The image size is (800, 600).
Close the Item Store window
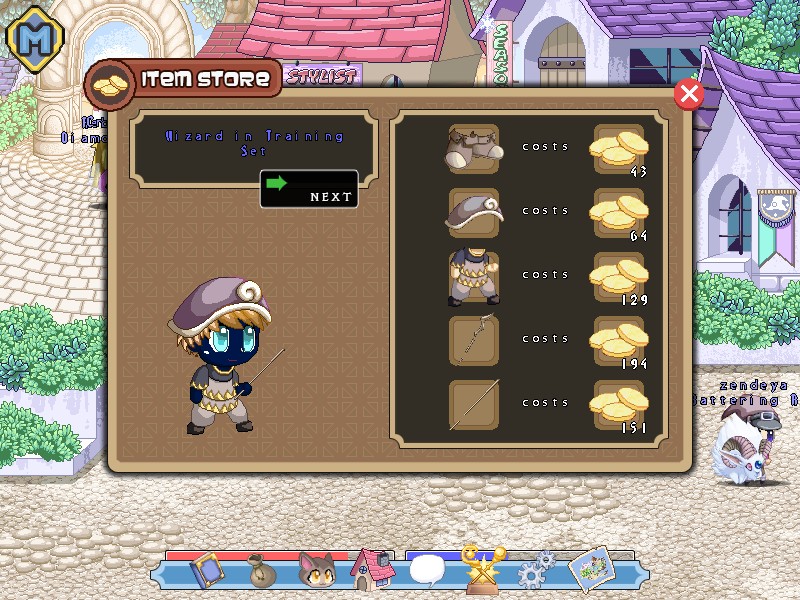click(x=688, y=94)
